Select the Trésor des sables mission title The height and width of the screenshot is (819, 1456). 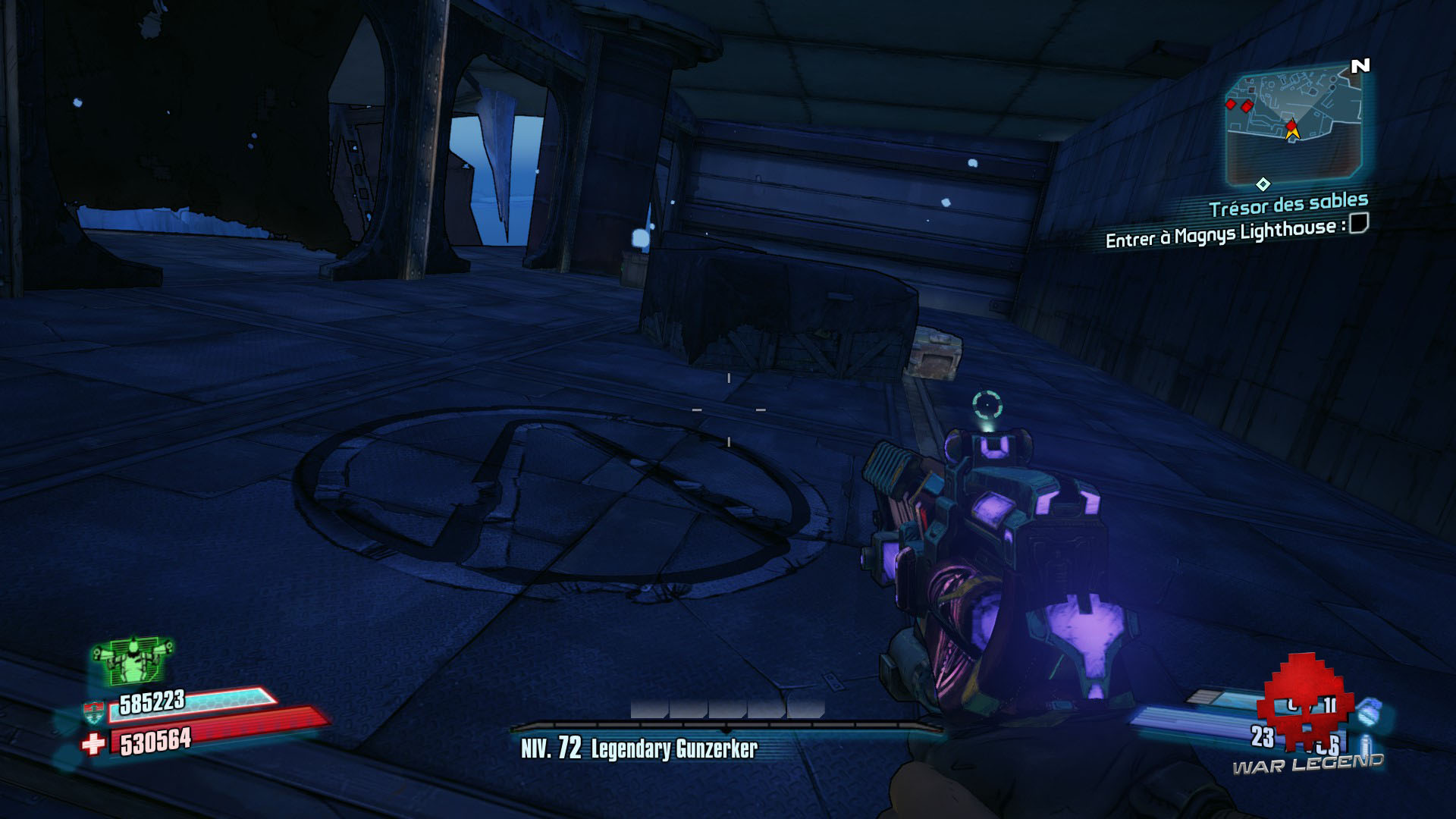pyautogui.click(x=1289, y=203)
